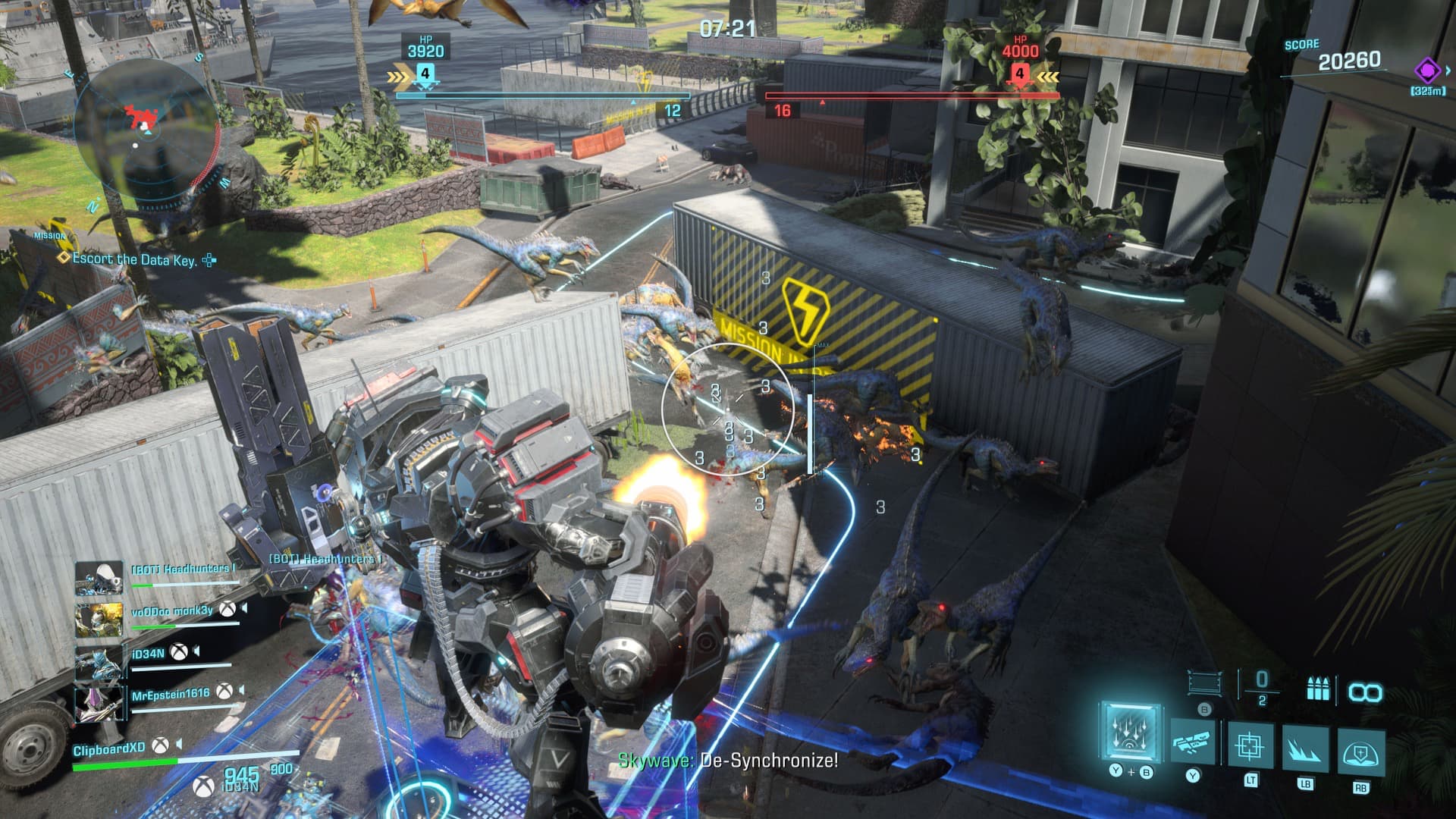The image size is (1456, 819).
Task: Activate the glowing raining-arrows overdrive ability
Action: [x=1130, y=734]
